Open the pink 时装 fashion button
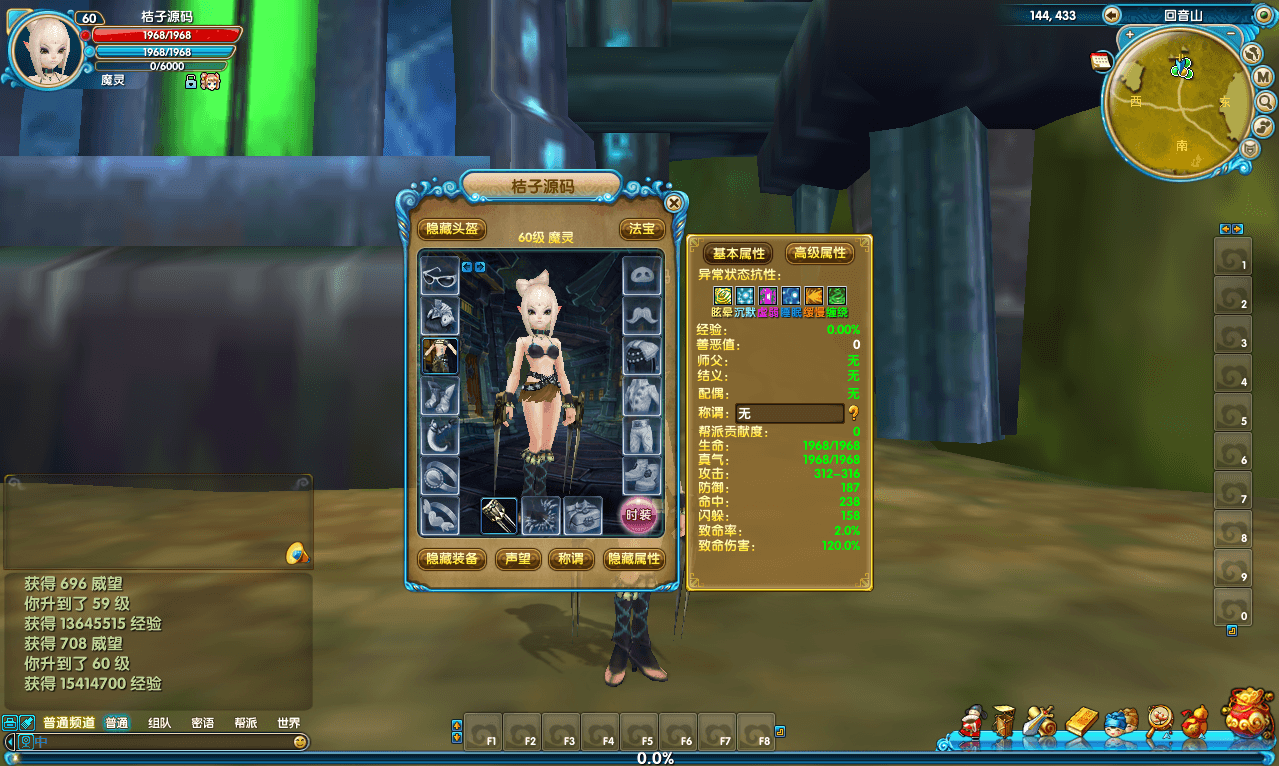Viewport: 1279px width, 766px height. click(x=639, y=515)
